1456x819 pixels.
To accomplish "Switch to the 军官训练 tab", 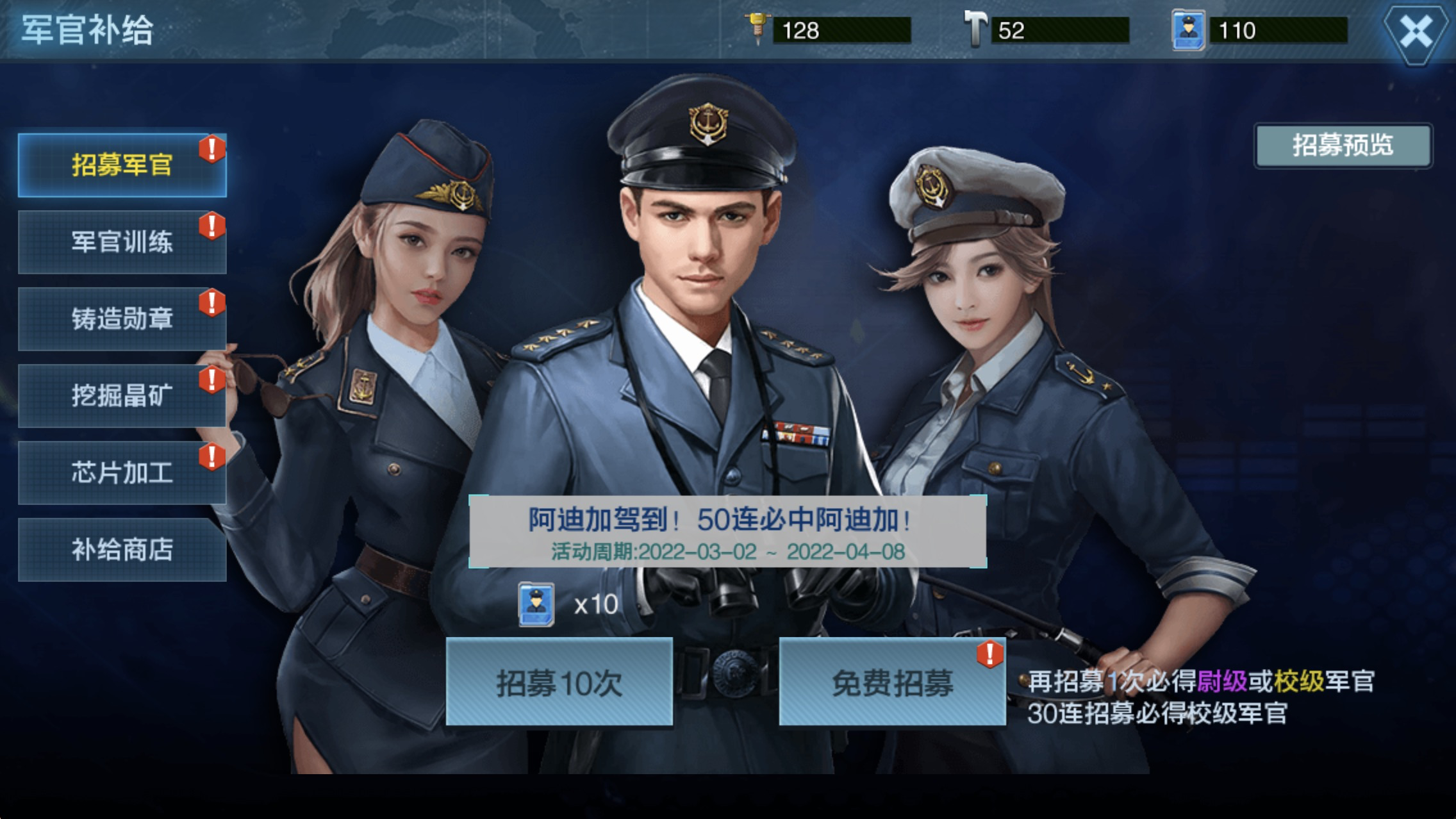I will point(121,242).
